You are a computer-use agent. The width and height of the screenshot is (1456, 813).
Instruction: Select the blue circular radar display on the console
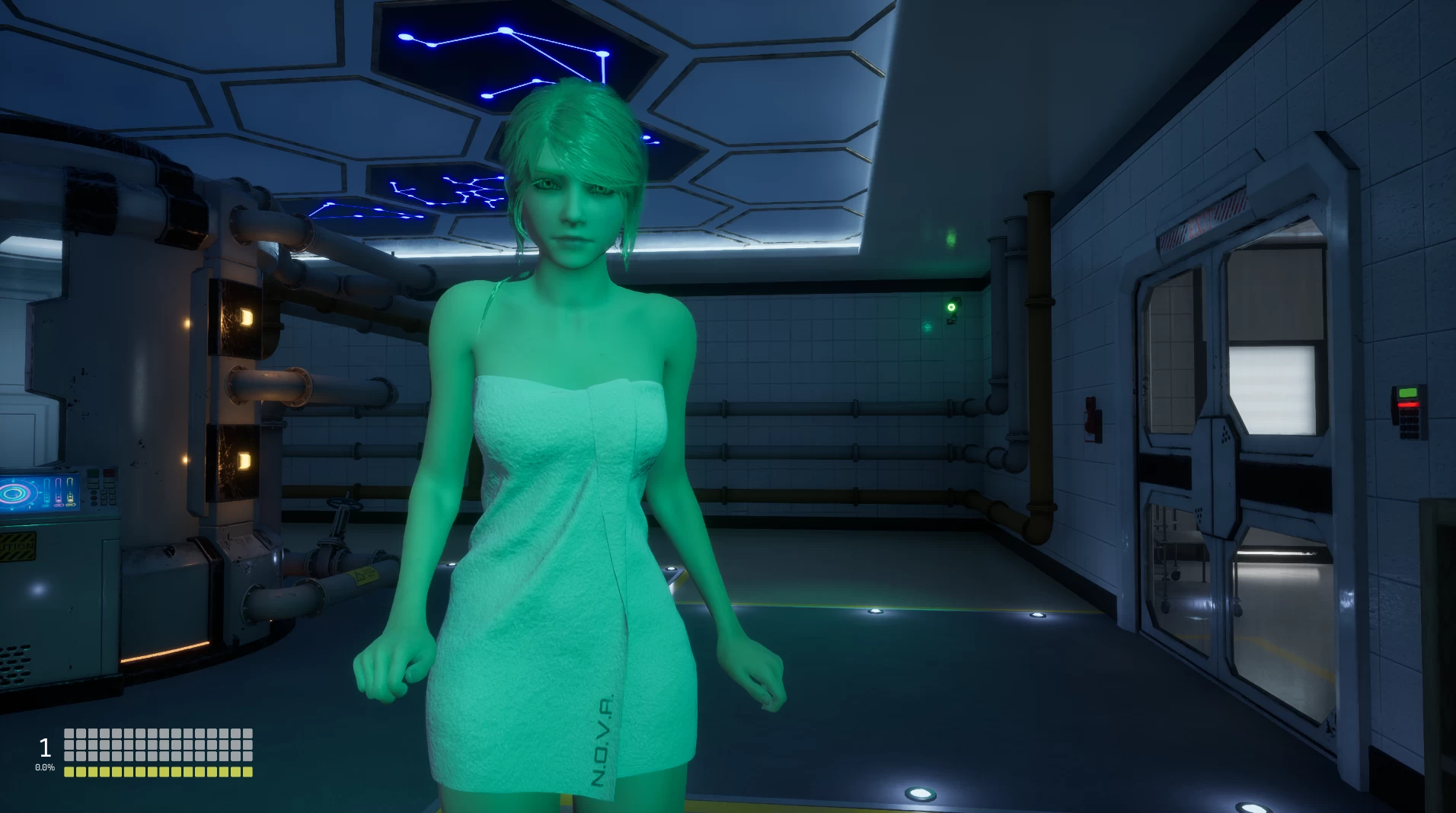[12, 493]
